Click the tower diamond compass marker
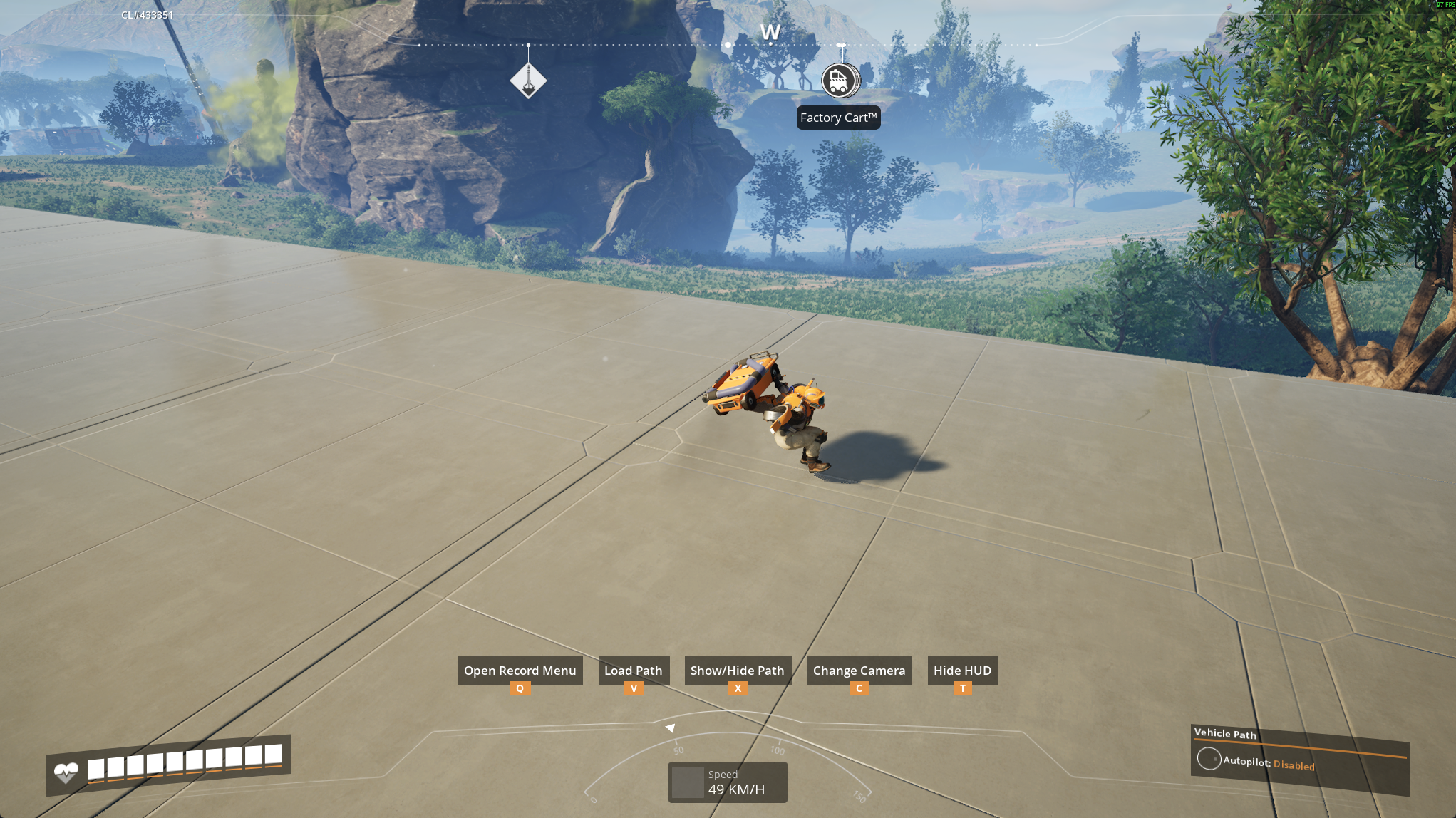The image size is (1456, 818). click(x=528, y=80)
